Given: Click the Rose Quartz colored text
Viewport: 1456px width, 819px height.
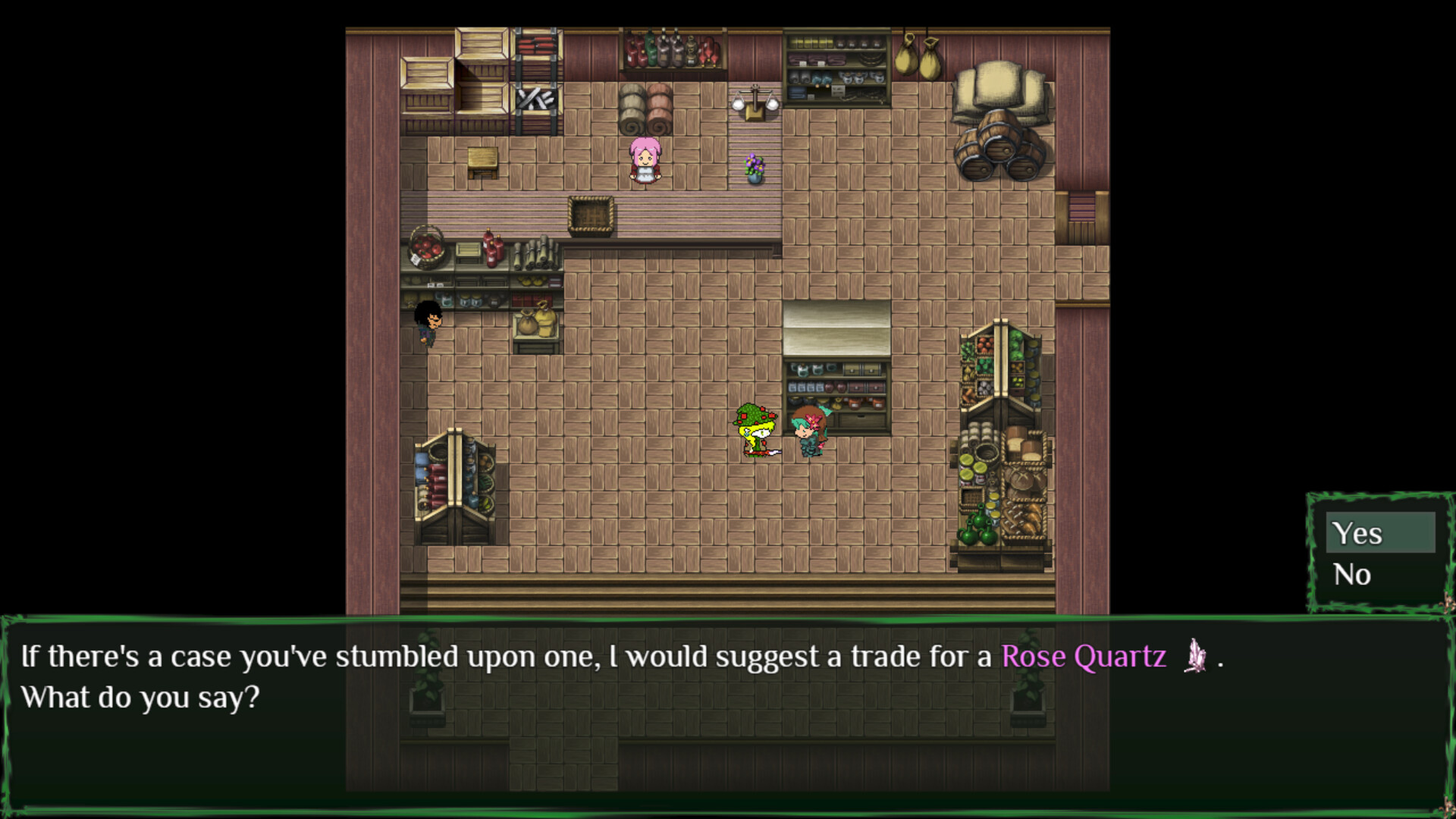Looking at the screenshot, I should point(1083,657).
